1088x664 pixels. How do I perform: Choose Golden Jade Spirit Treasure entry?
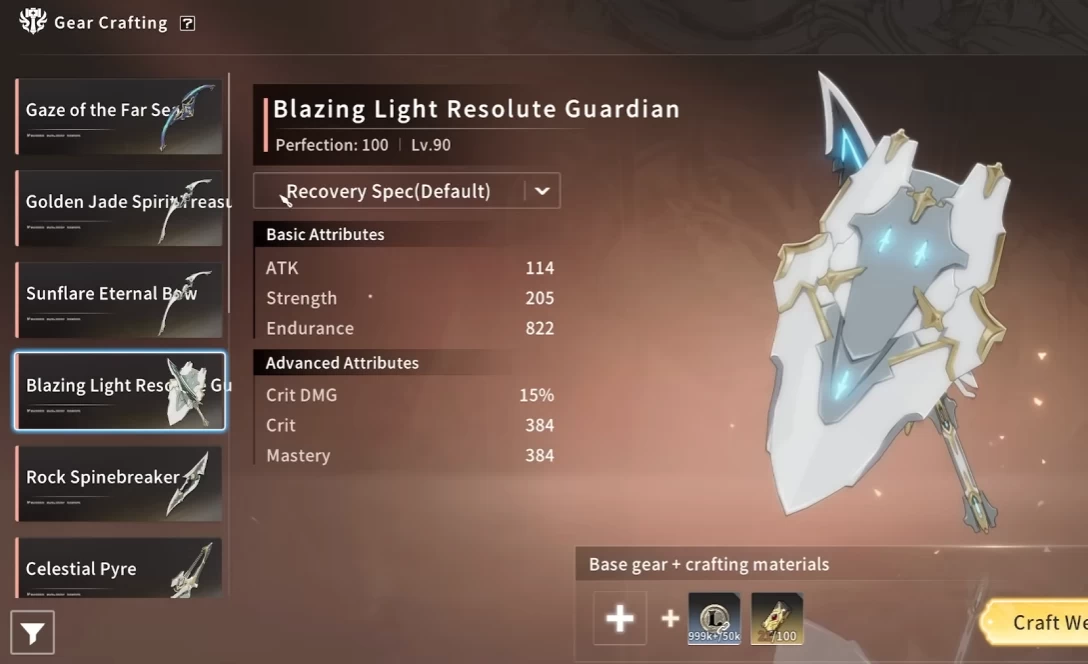coord(119,208)
